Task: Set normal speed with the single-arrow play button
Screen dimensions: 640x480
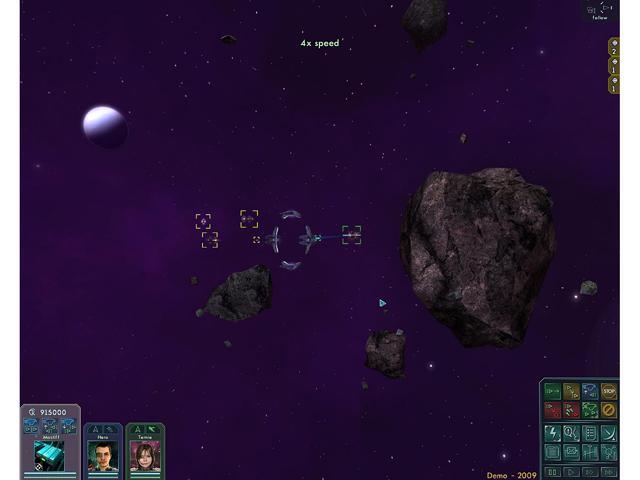Action: 571,470
